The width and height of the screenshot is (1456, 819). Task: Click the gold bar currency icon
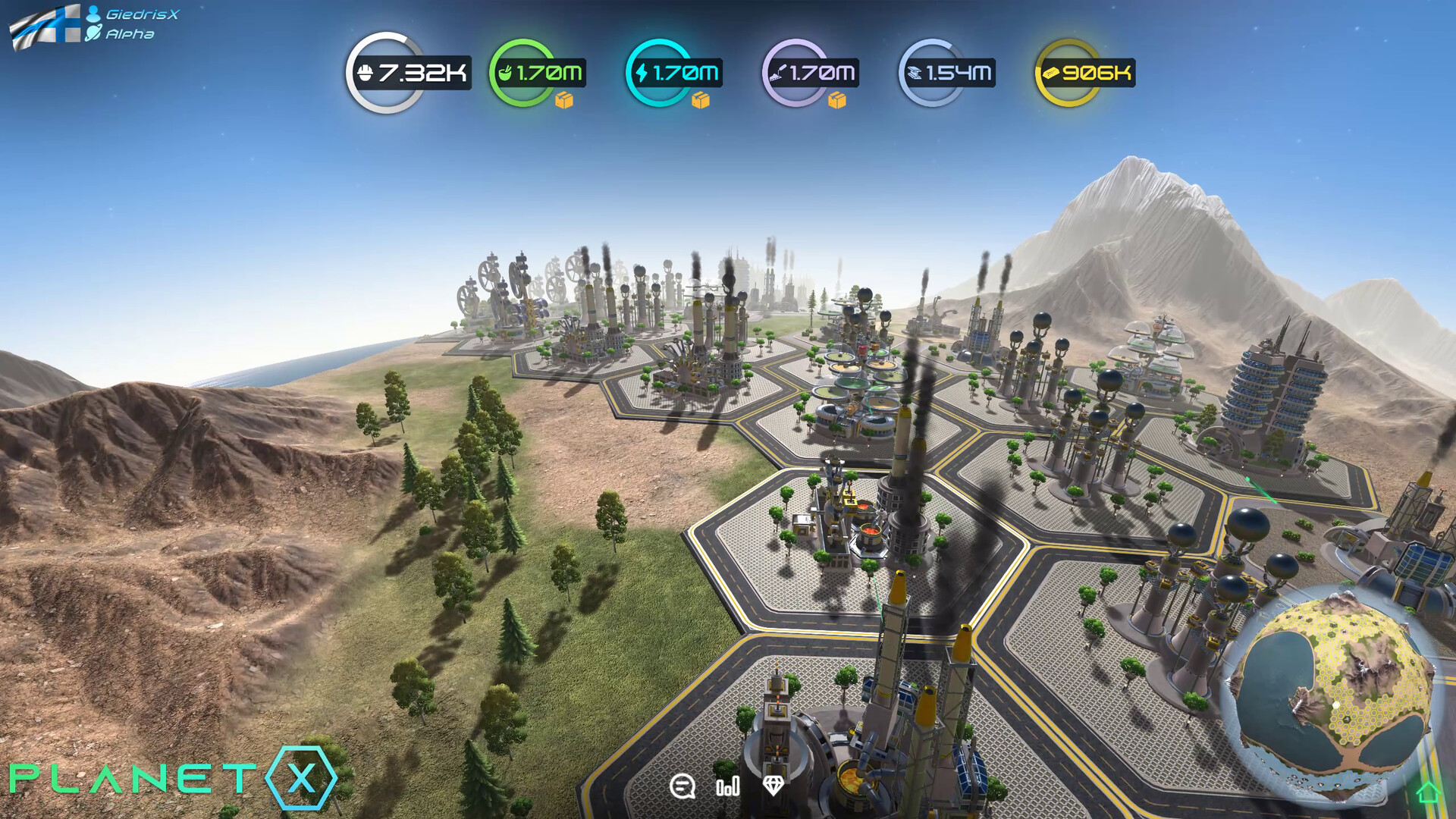click(x=1050, y=73)
